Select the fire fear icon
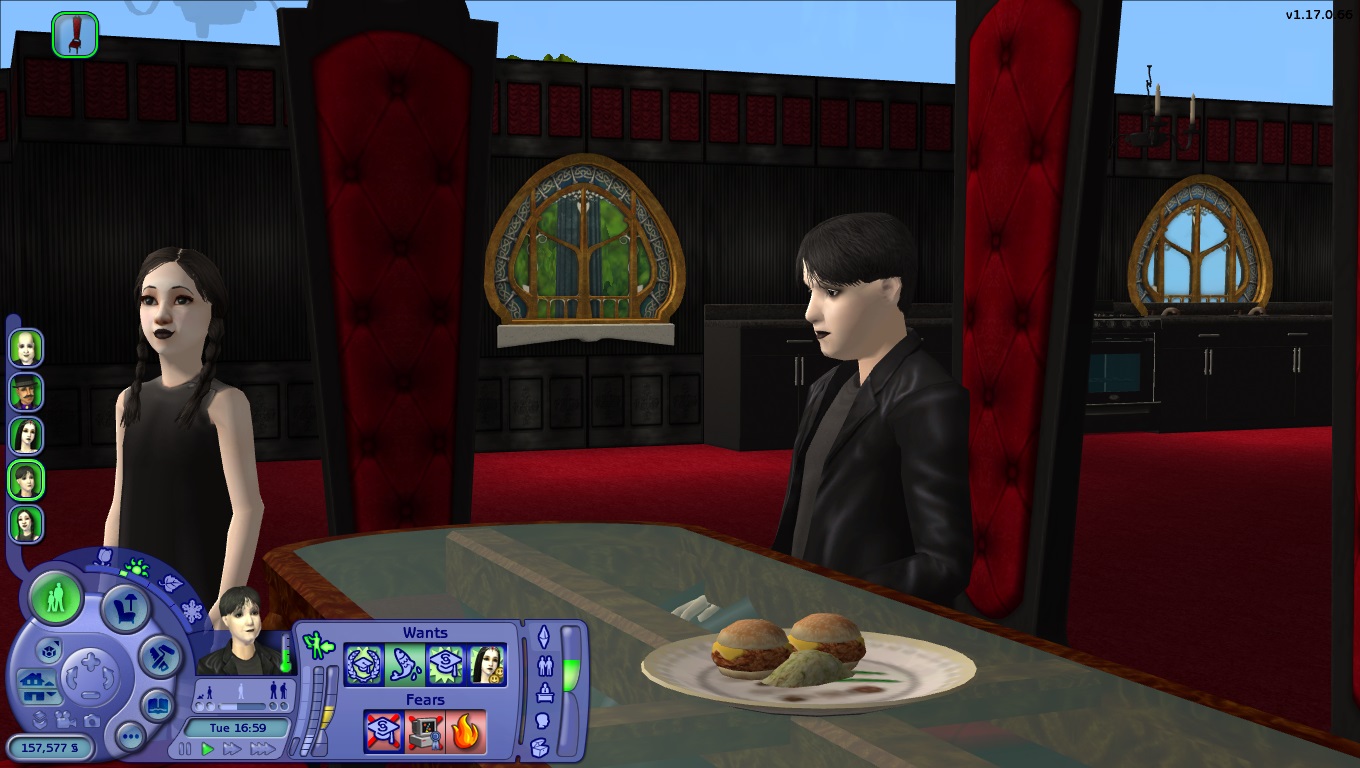 click(x=467, y=732)
